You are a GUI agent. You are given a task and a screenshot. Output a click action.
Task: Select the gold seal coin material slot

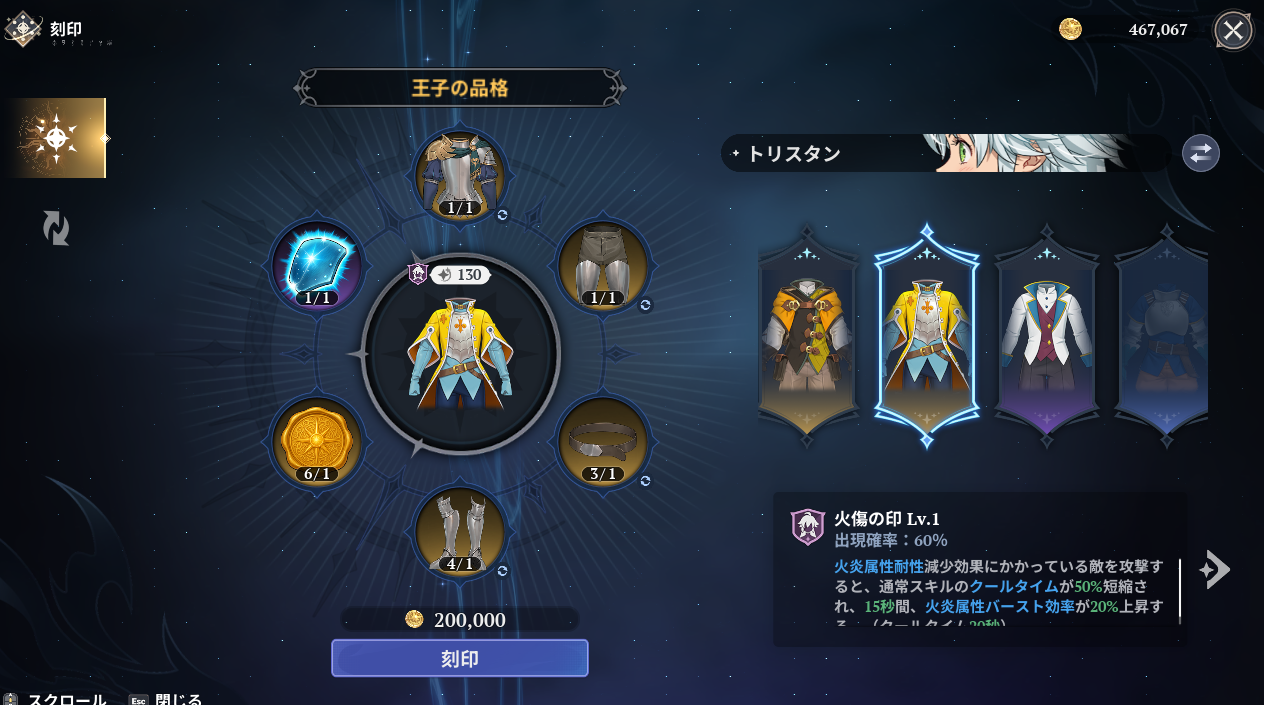point(317,443)
